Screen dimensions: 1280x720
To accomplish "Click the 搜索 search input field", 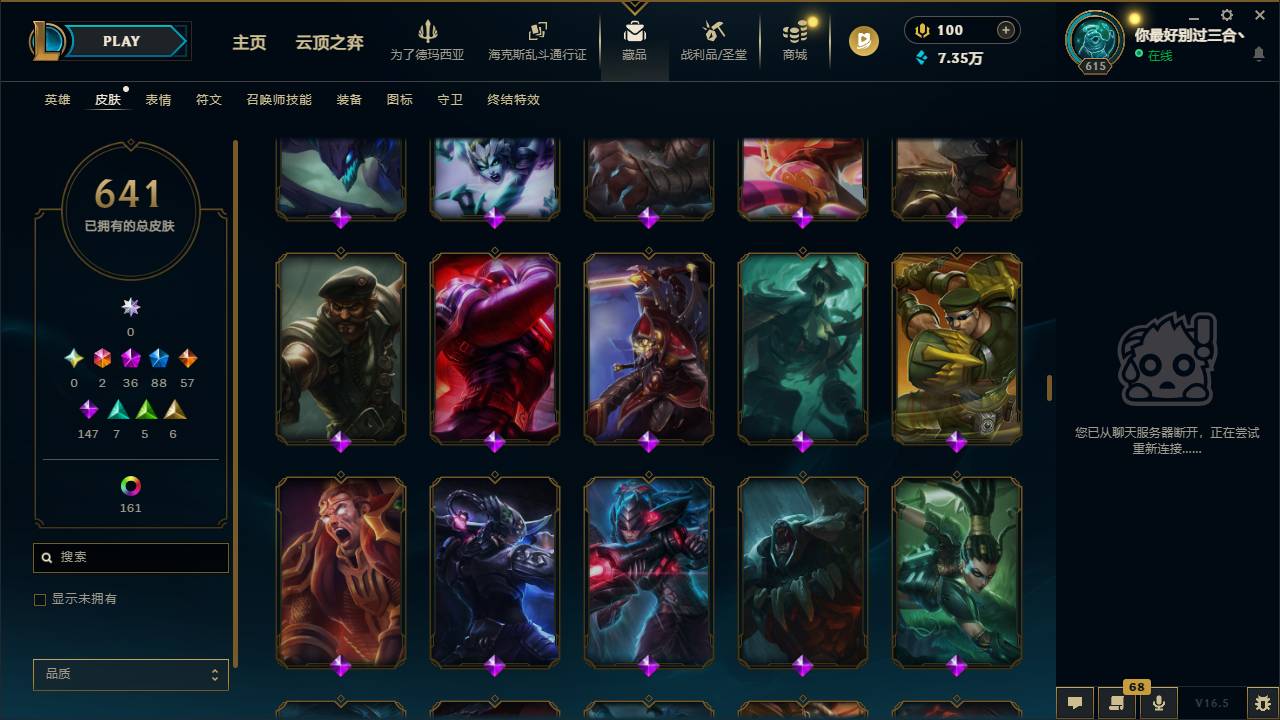I will [130, 557].
